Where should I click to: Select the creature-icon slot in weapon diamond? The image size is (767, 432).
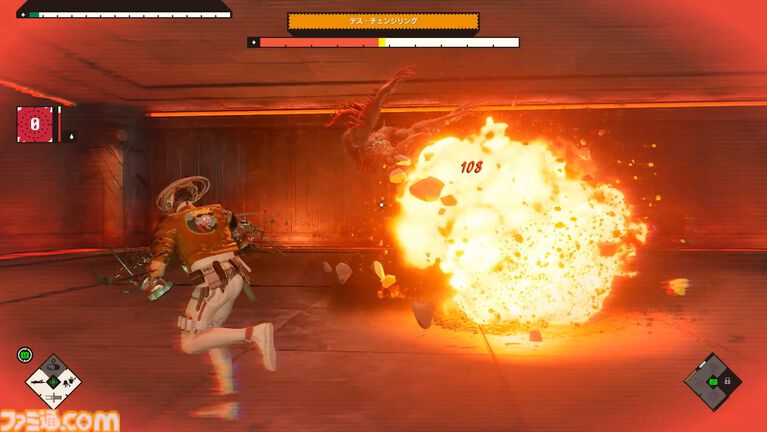(x=68, y=382)
